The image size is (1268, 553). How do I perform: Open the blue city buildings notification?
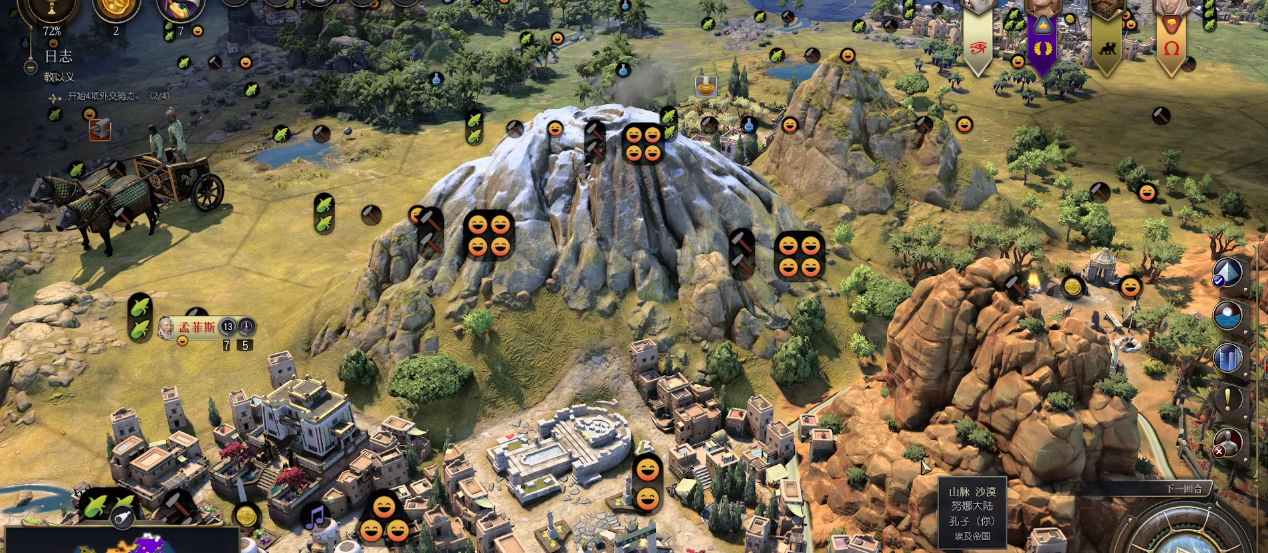(x=1228, y=358)
